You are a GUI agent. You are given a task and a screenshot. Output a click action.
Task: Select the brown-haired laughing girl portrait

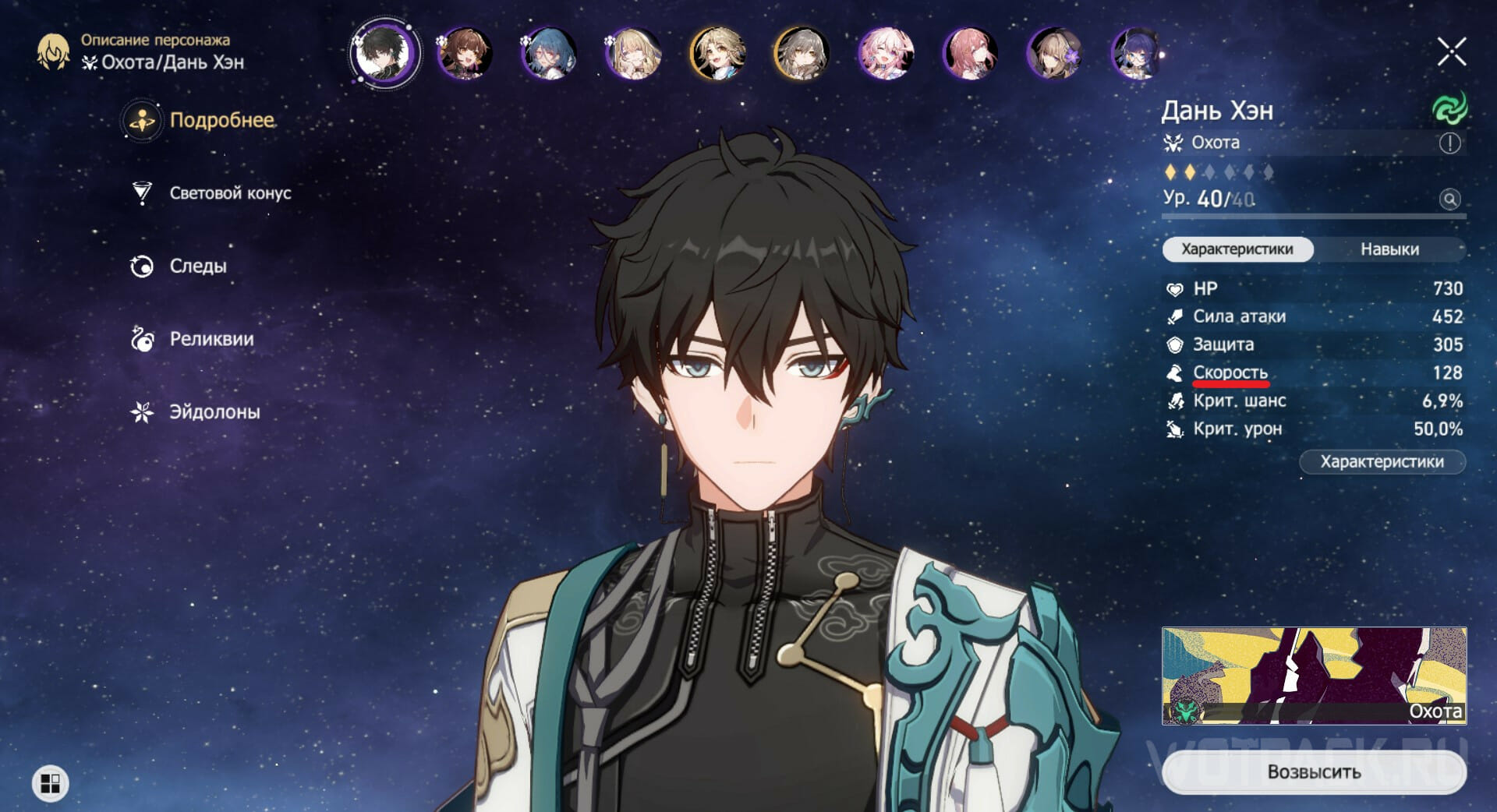pos(465,53)
